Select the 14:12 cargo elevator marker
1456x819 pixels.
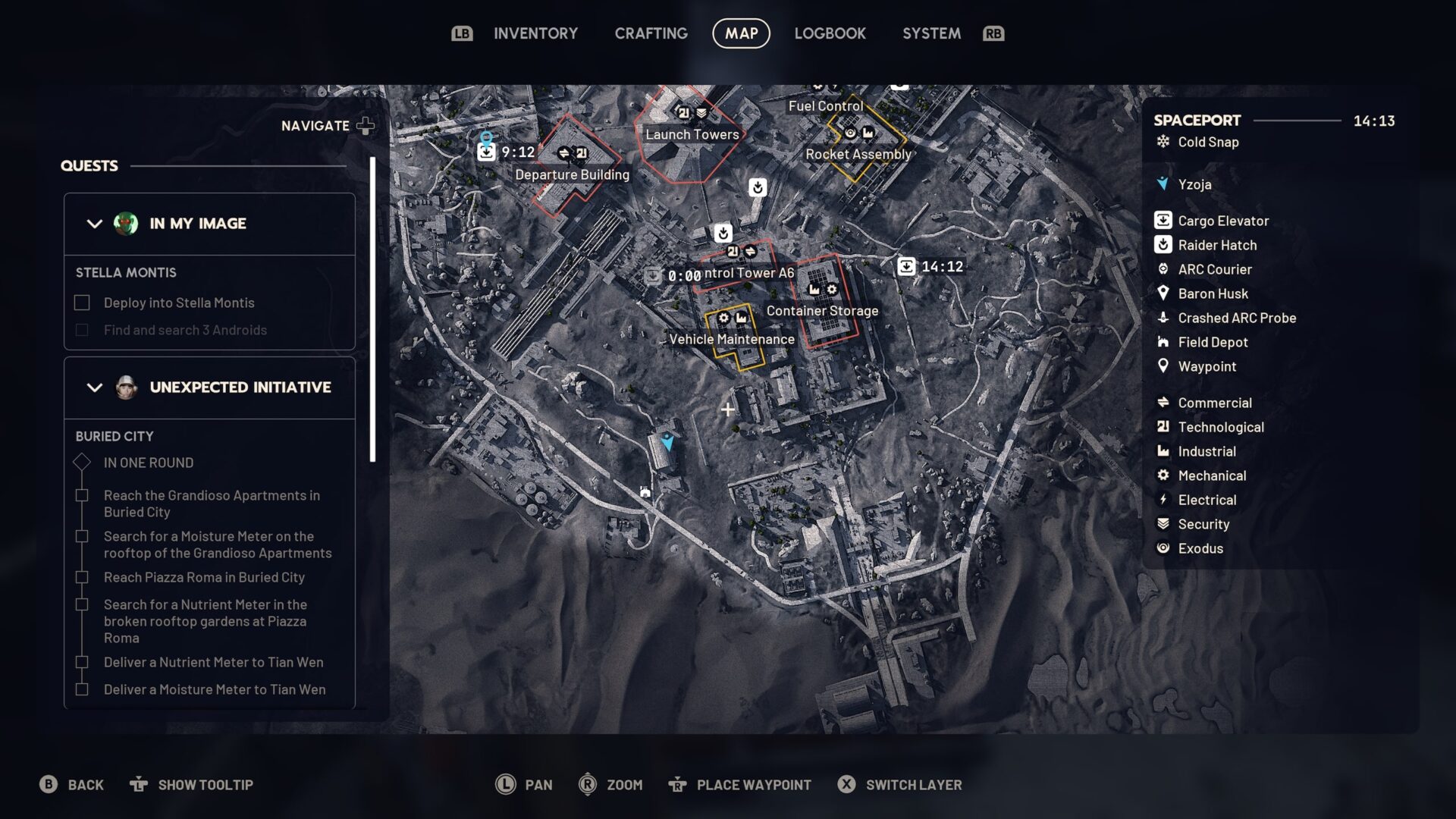(x=907, y=266)
